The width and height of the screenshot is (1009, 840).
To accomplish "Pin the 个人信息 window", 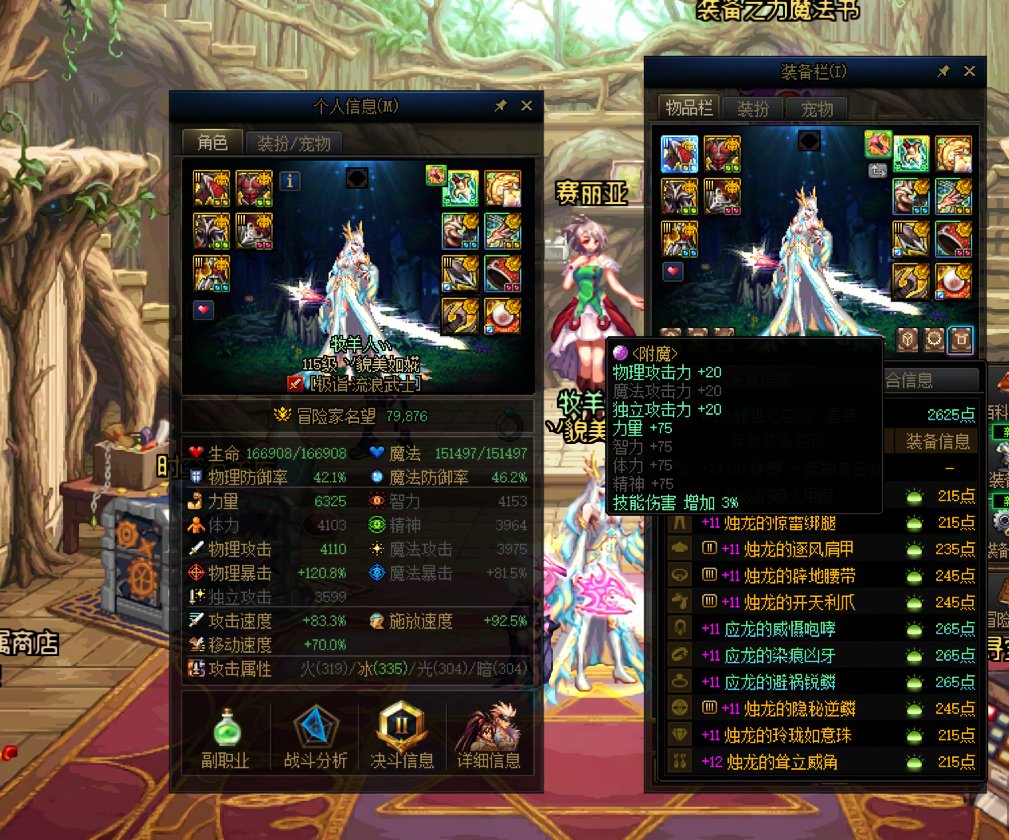I will point(501,106).
